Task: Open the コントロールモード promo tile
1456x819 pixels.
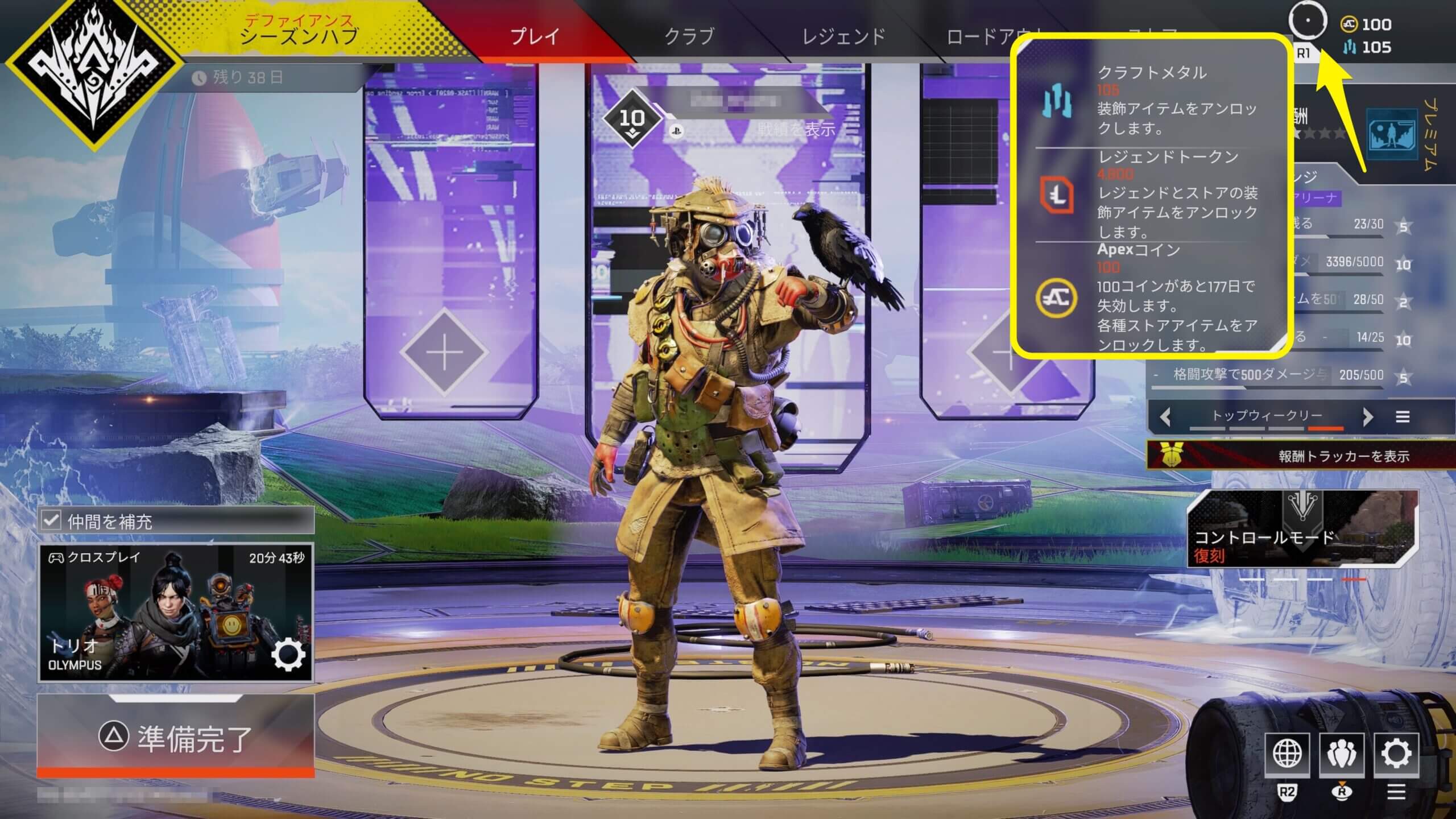Action: (x=1302, y=529)
